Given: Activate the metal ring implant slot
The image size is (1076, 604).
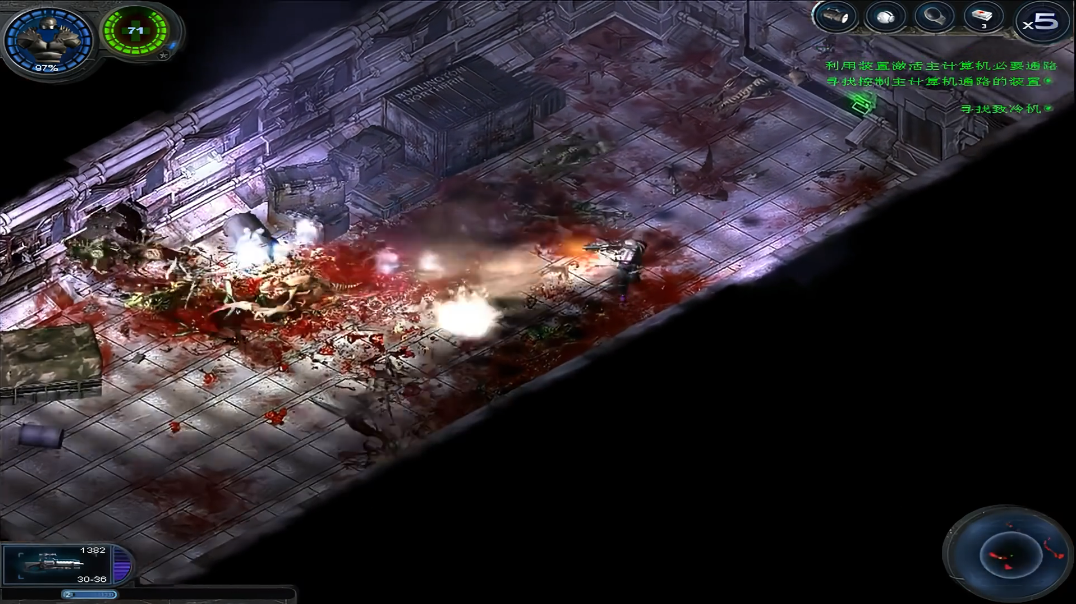Looking at the screenshot, I should coord(934,17).
